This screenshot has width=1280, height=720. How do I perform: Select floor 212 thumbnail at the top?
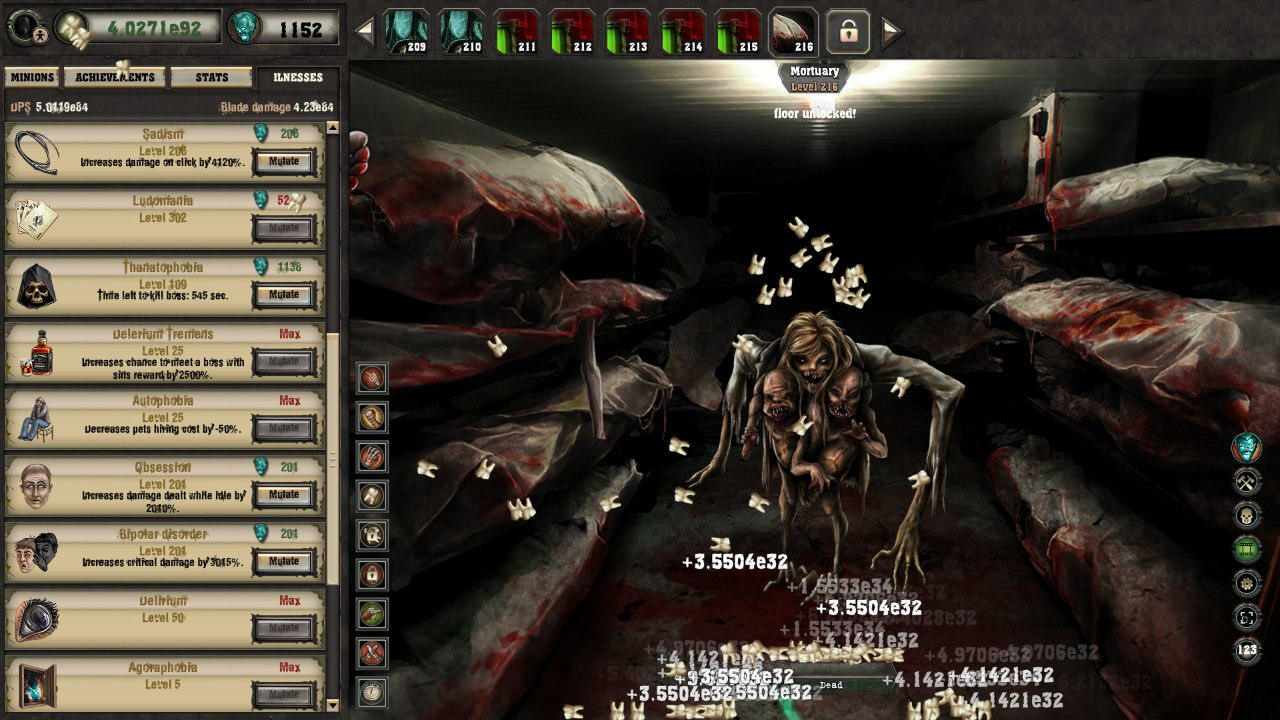(573, 29)
